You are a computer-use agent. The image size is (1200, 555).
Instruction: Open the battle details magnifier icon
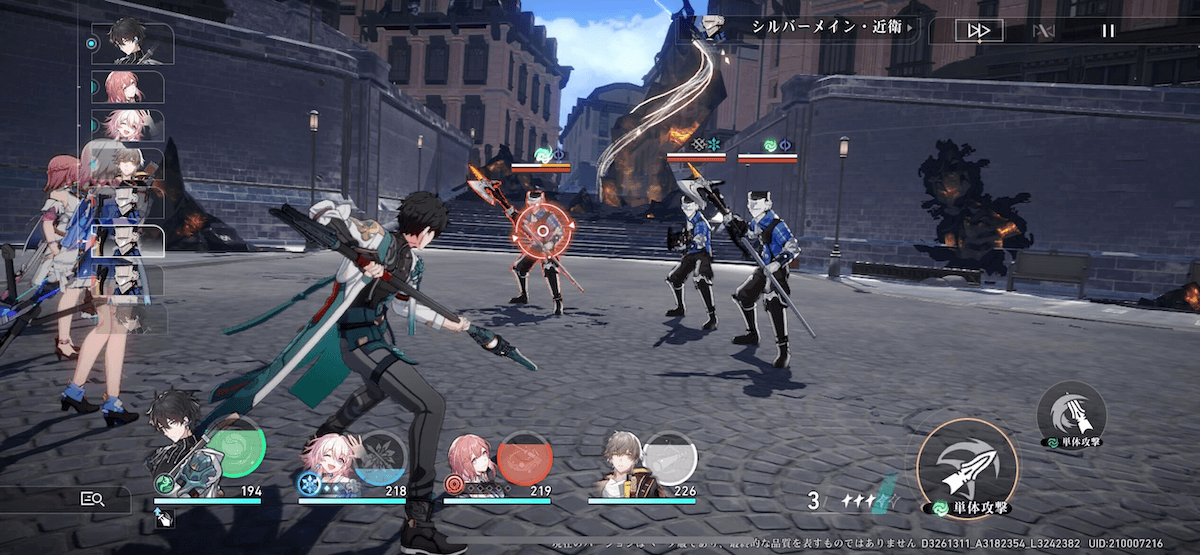point(93,499)
